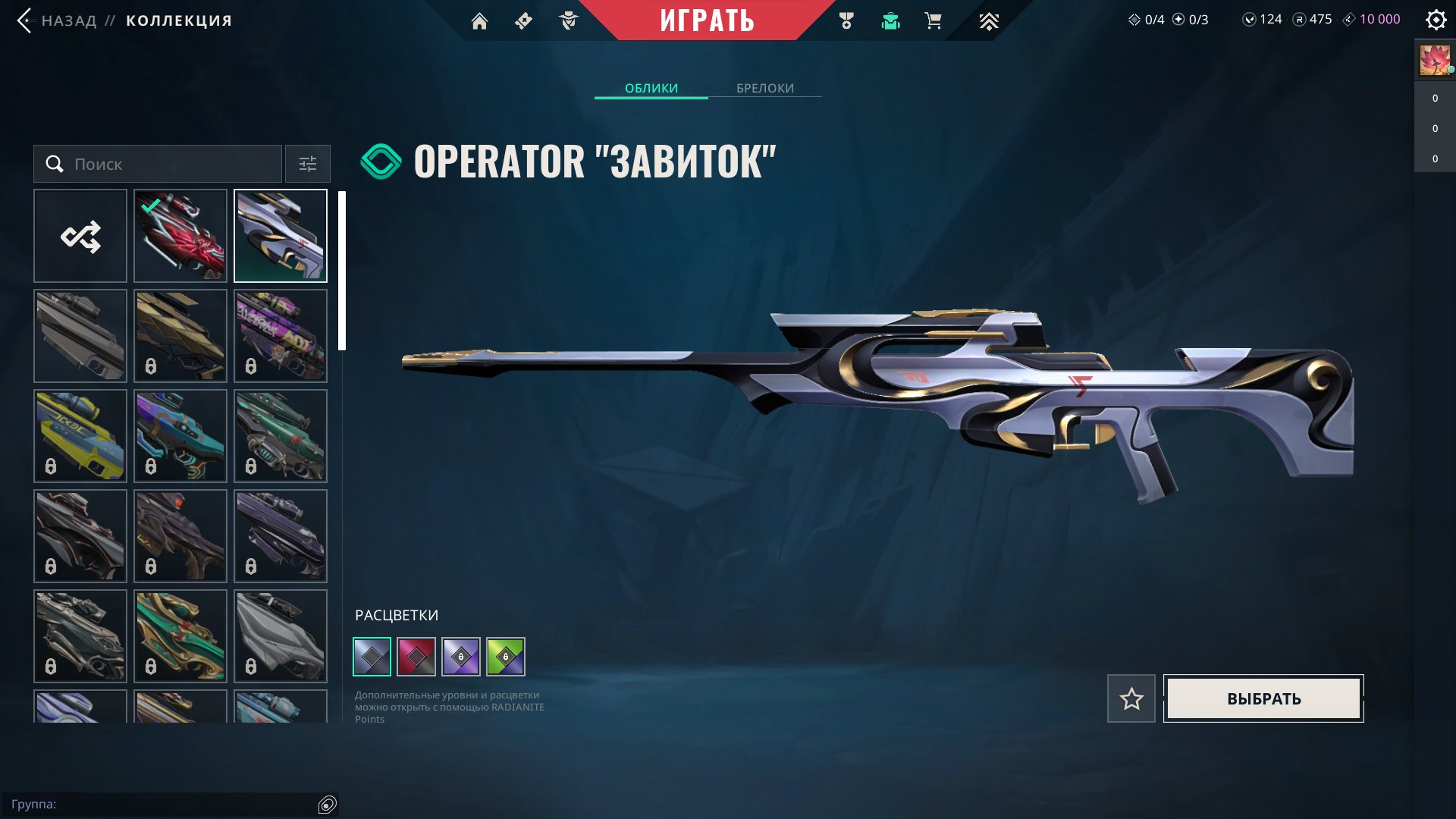Pick the locked yellow and blue Operator skin
1456x819 pixels.
[80, 436]
